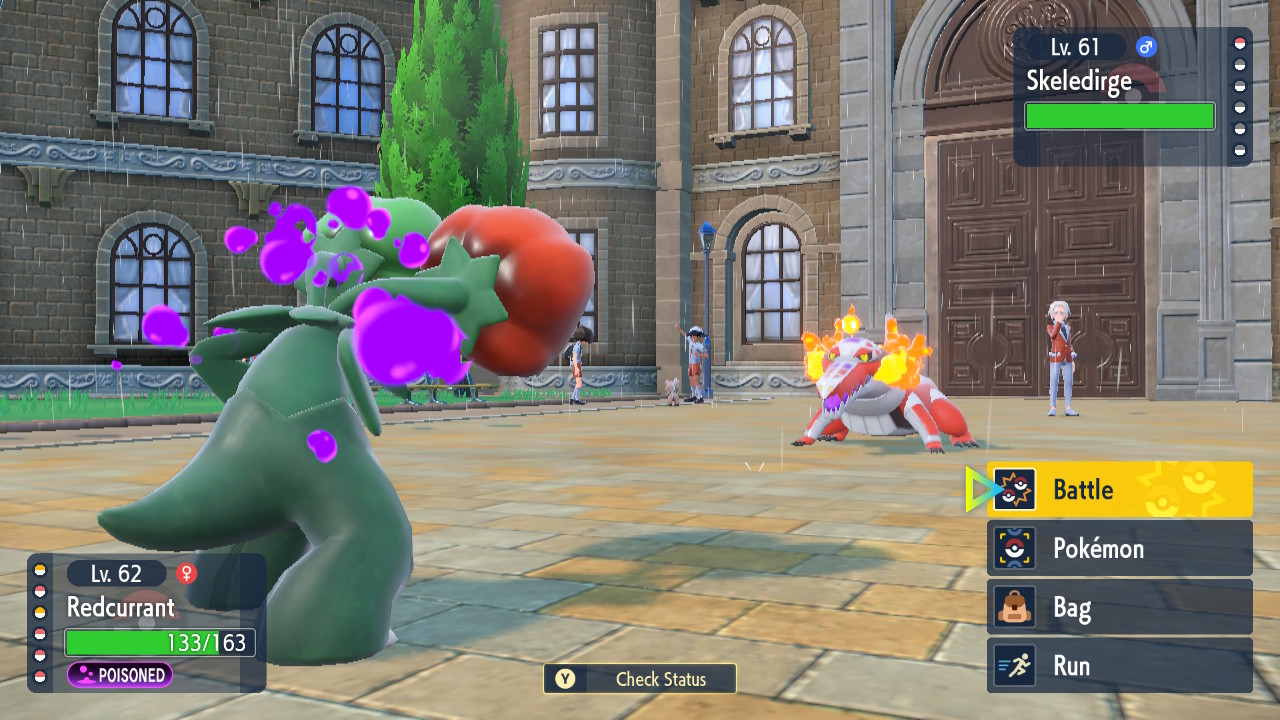1280x720 pixels.
Task: Select the Battle command
Action: click(x=1119, y=489)
